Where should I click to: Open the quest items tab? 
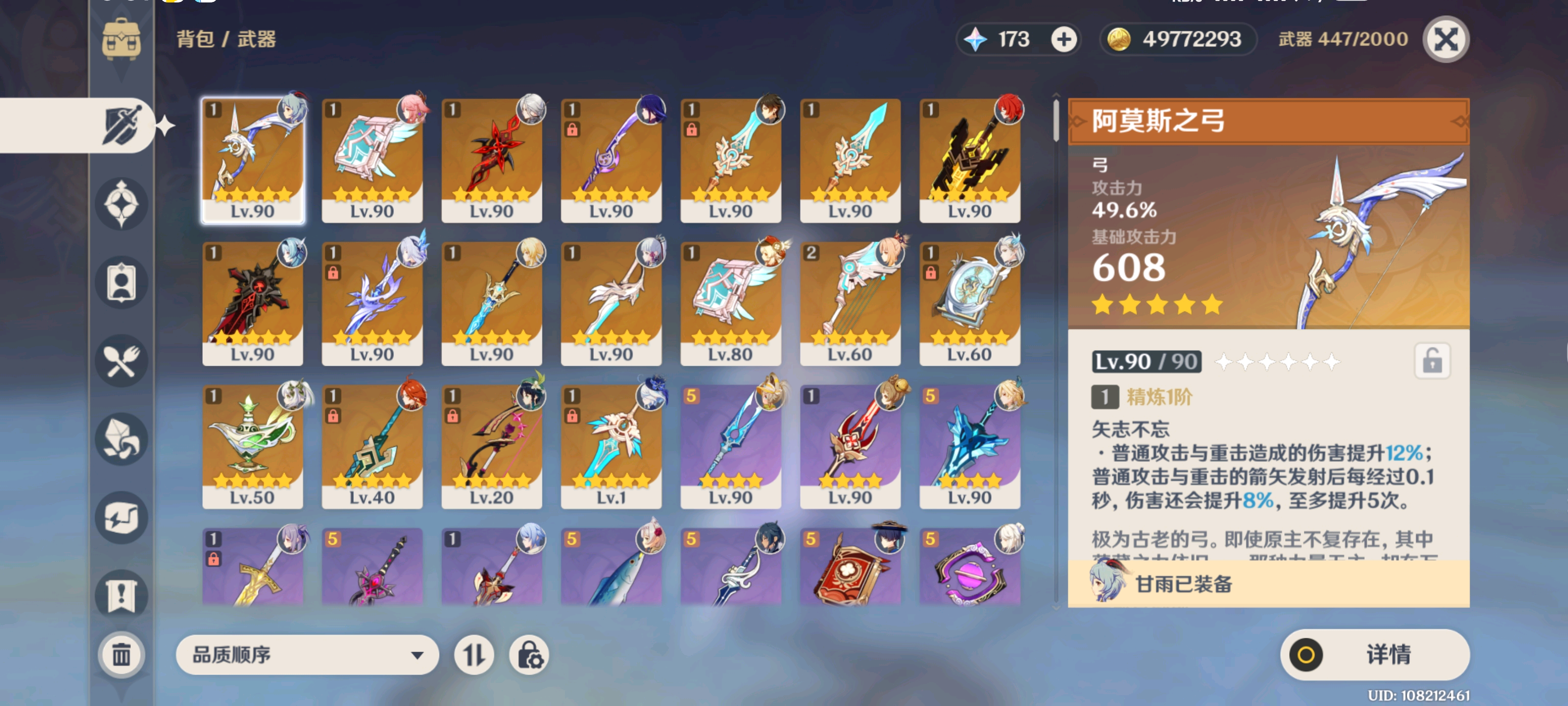[x=121, y=595]
